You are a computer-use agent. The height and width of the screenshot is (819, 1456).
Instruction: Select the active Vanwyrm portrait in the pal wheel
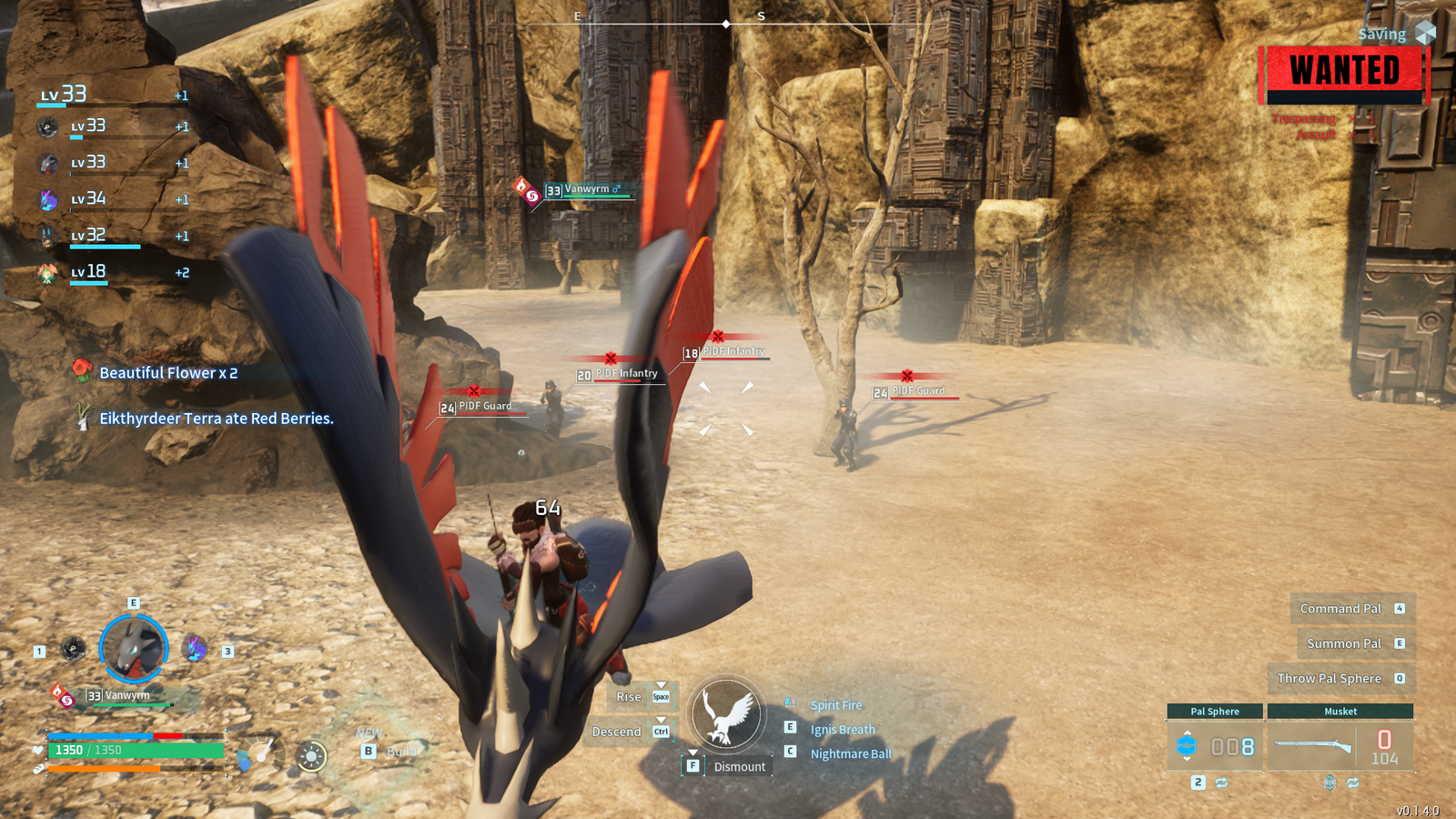coord(134,649)
